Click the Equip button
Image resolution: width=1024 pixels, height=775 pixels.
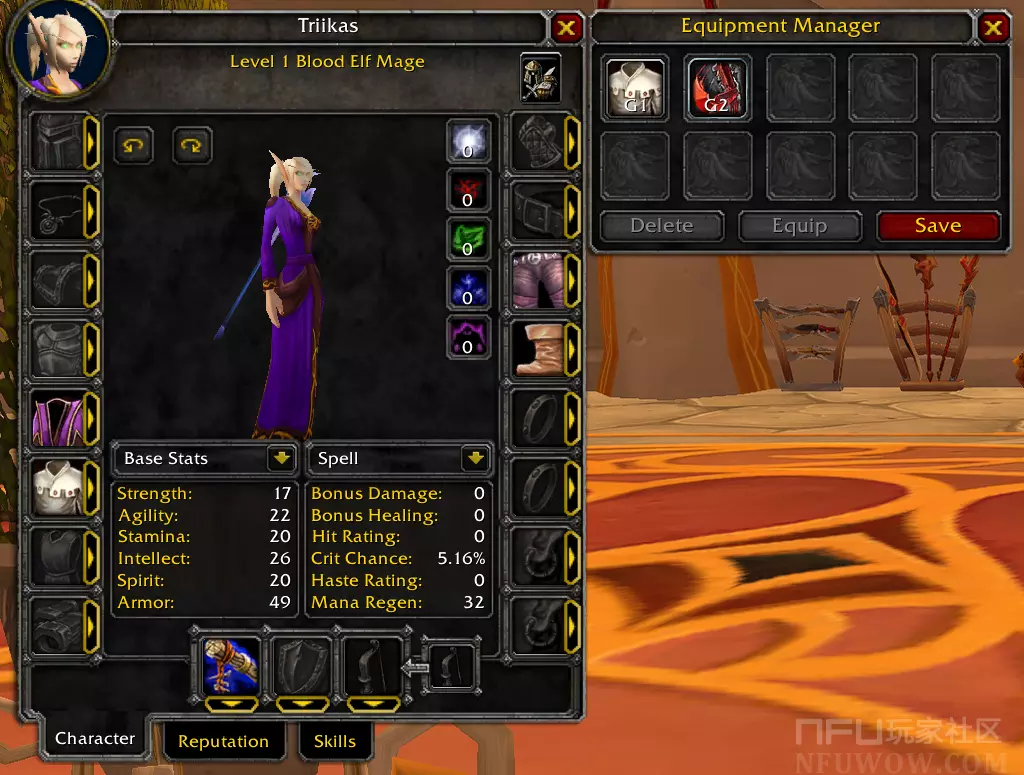(799, 226)
